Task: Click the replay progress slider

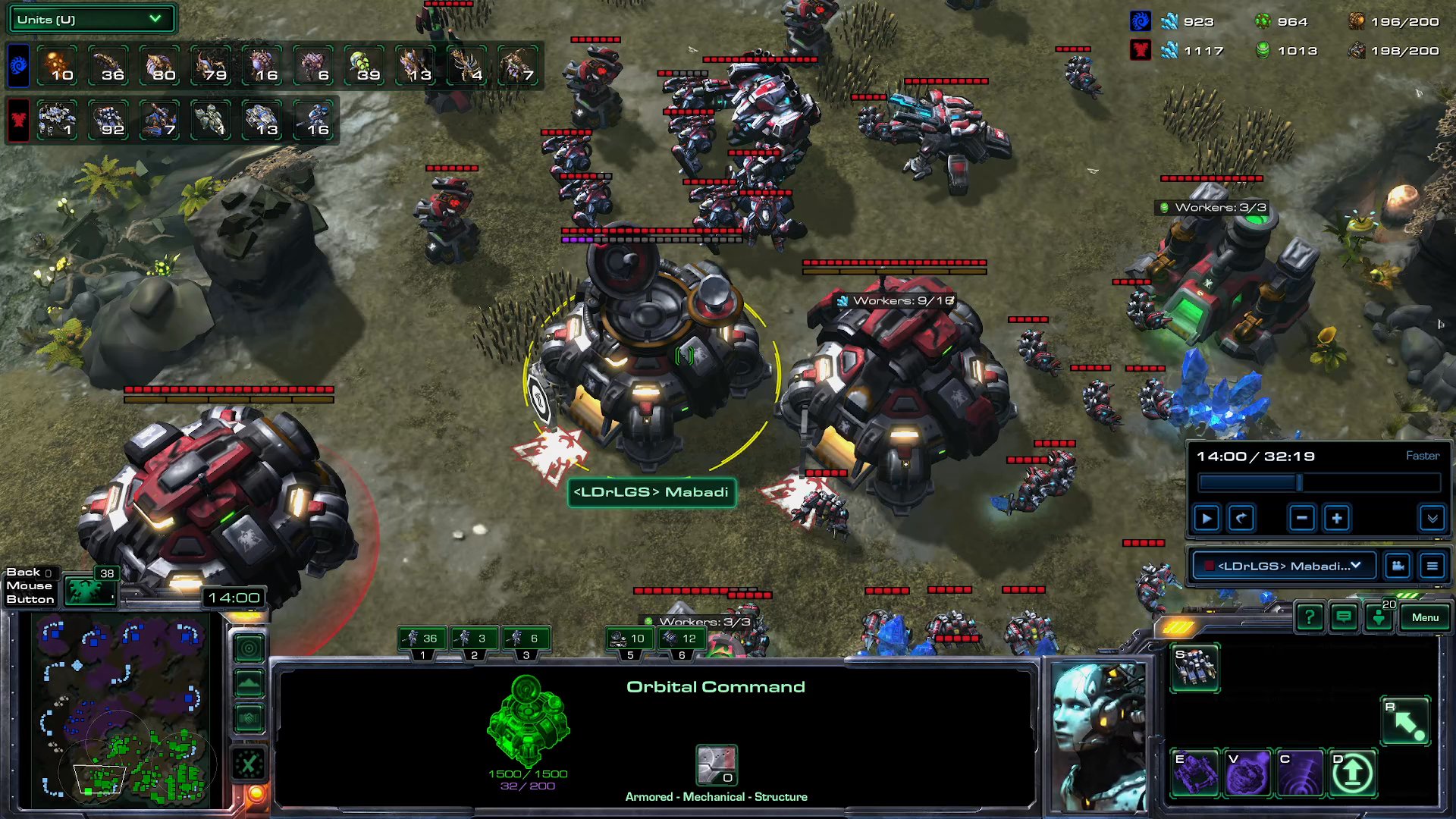Action: [x=1299, y=482]
